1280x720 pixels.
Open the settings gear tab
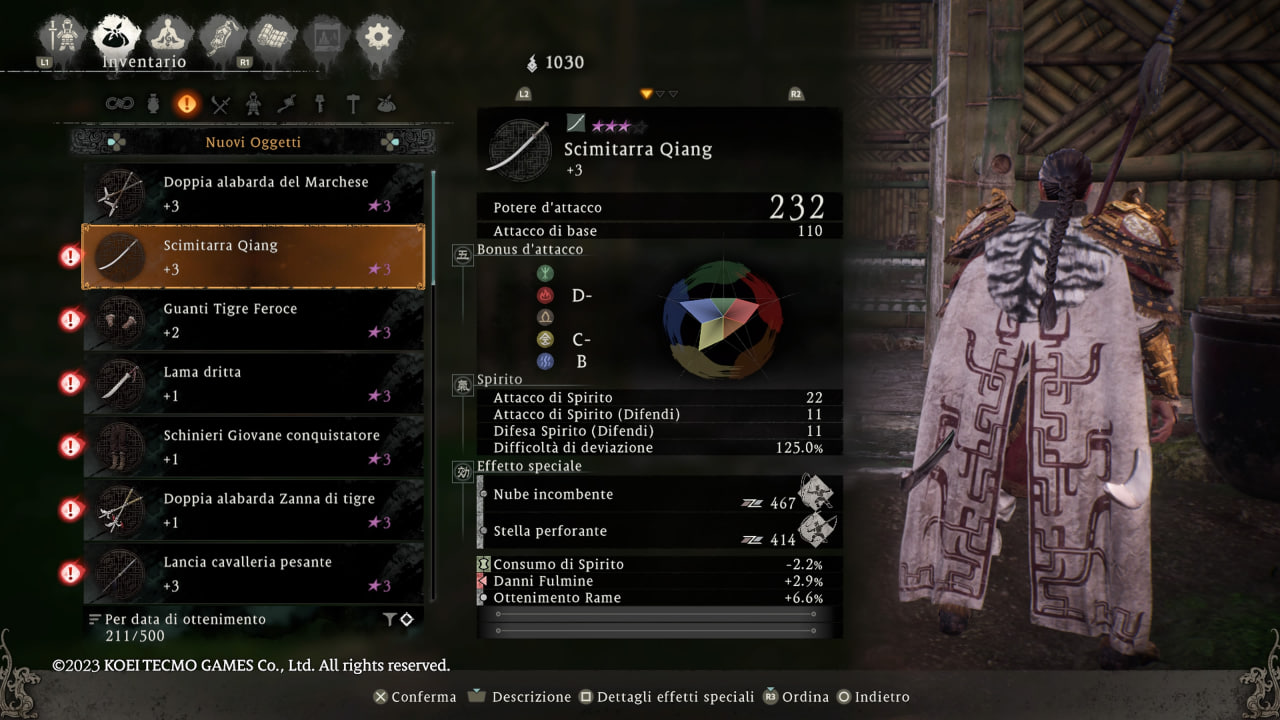[378, 37]
